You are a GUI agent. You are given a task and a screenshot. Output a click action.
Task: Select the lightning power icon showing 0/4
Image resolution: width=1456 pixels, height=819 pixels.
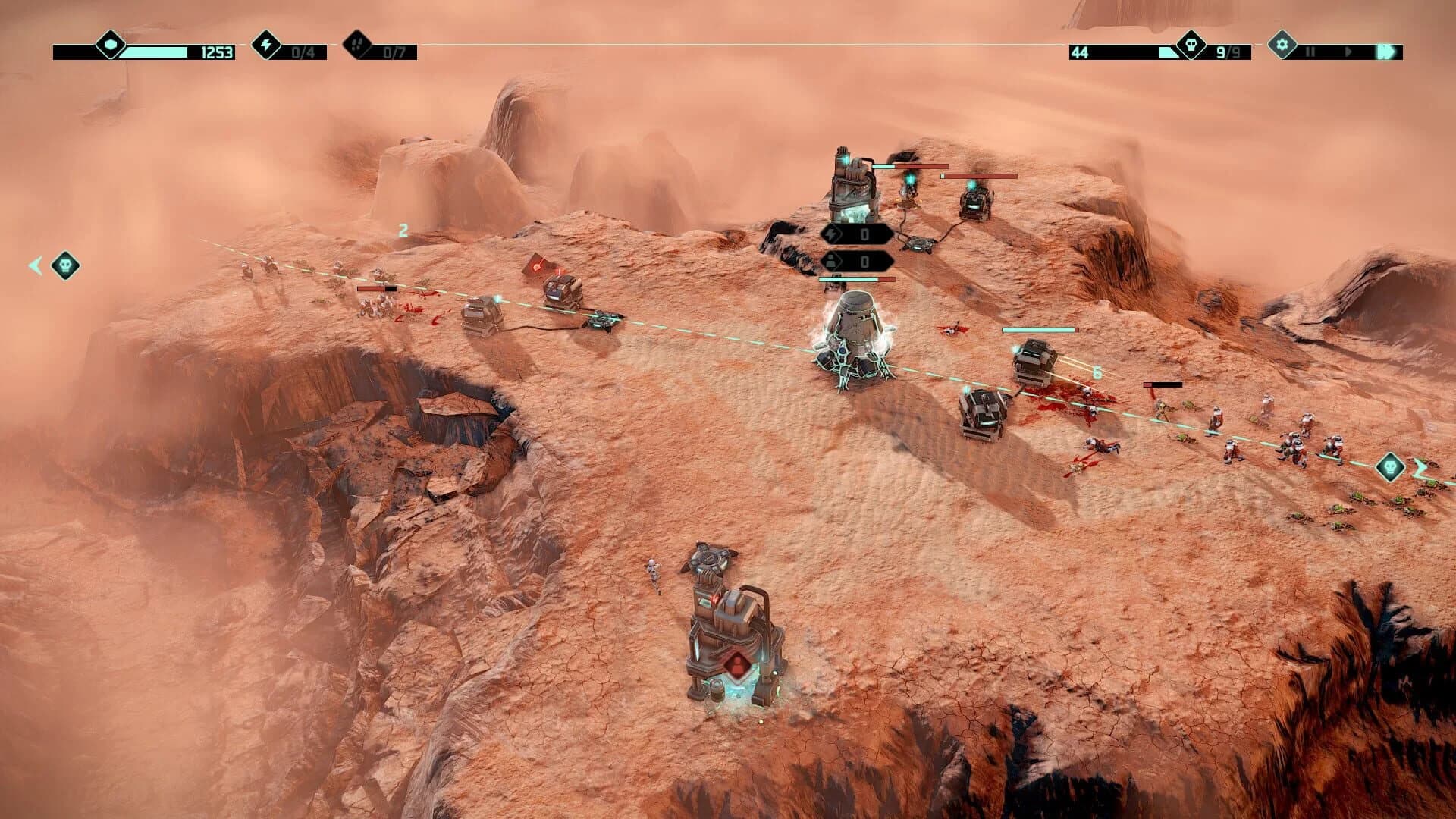[267, 47]
